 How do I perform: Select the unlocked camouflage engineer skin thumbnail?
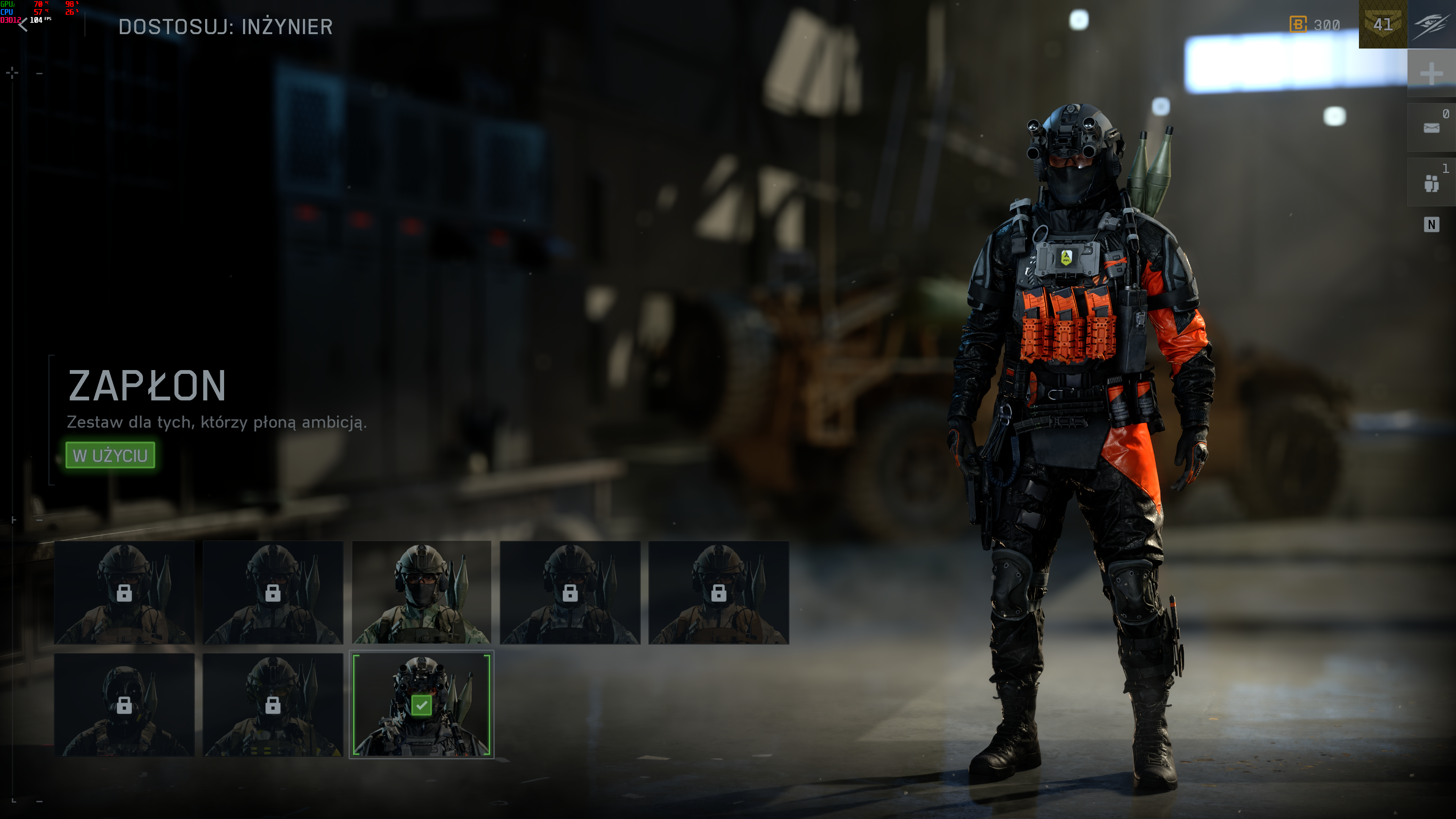pyautogui.click(x=421, y=592)
